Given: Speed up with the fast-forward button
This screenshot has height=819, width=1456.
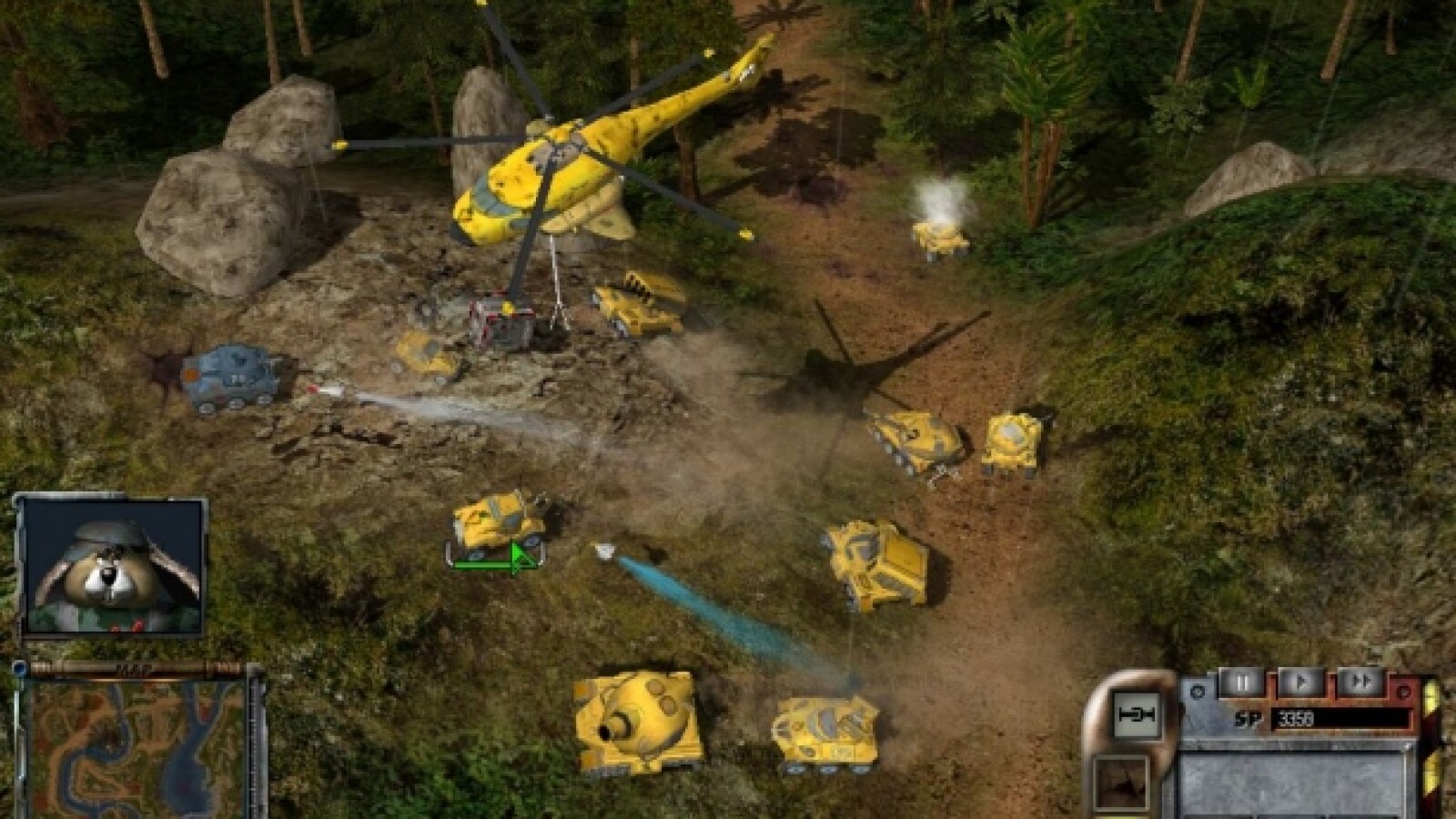Looking at the screenshot, I should point(1360,682).
